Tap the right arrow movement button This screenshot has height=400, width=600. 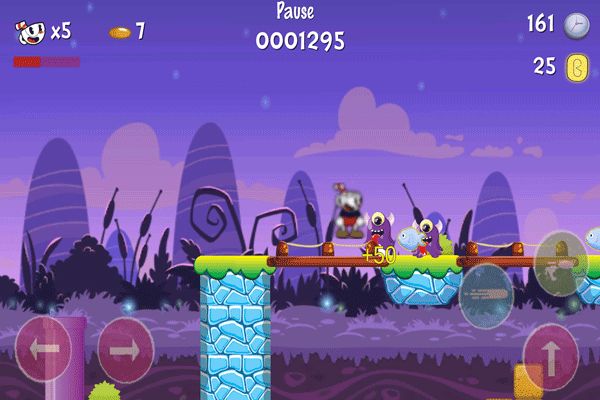coord(125,349)
